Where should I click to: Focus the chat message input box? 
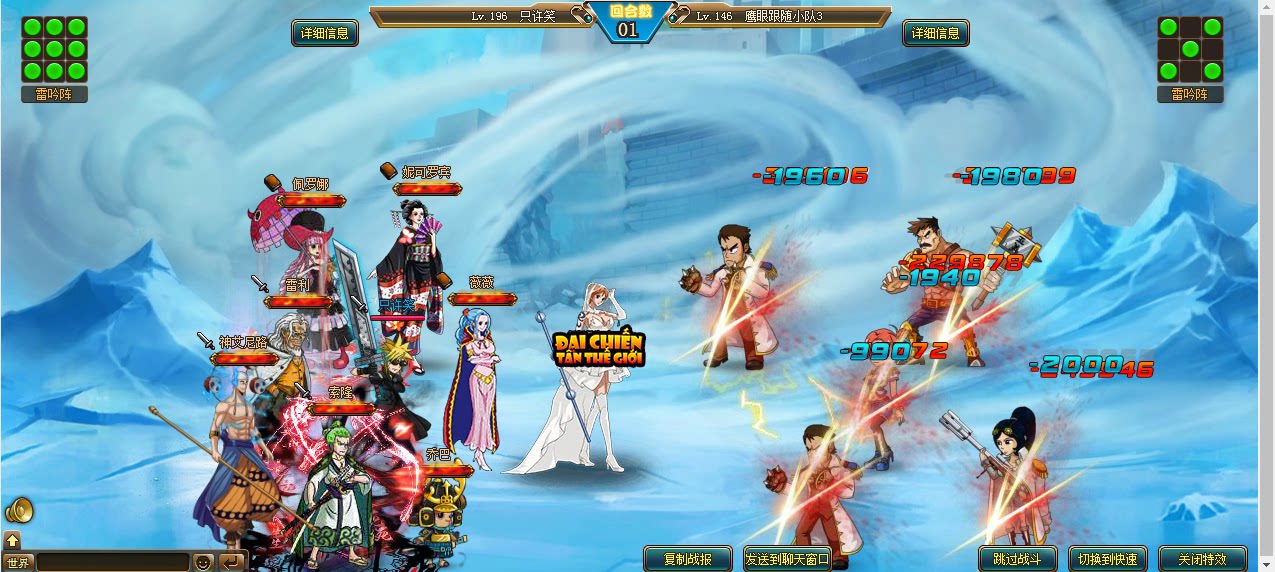[x=112, y=562]
